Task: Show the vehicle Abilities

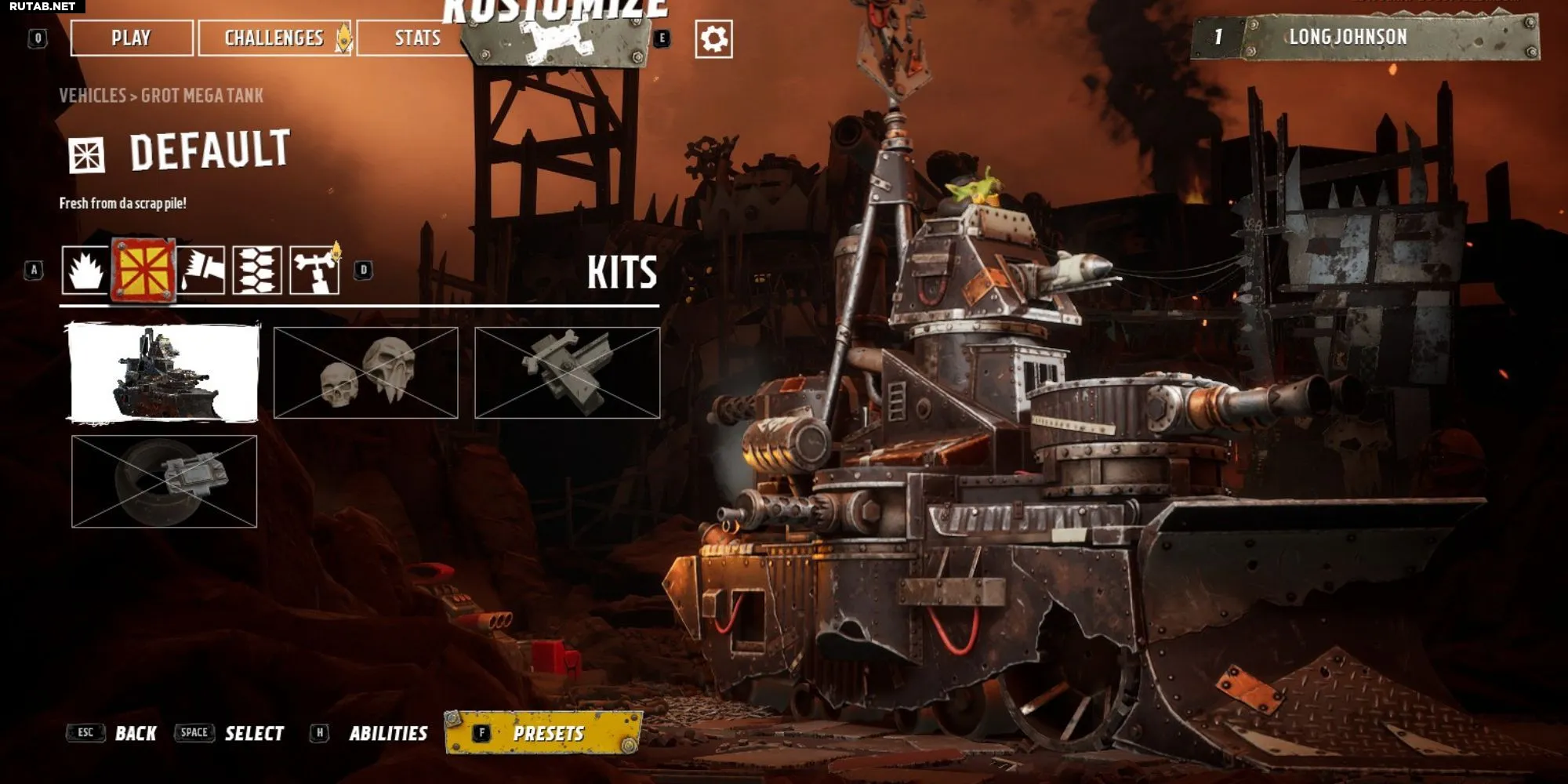Action: tap(387, 734)
